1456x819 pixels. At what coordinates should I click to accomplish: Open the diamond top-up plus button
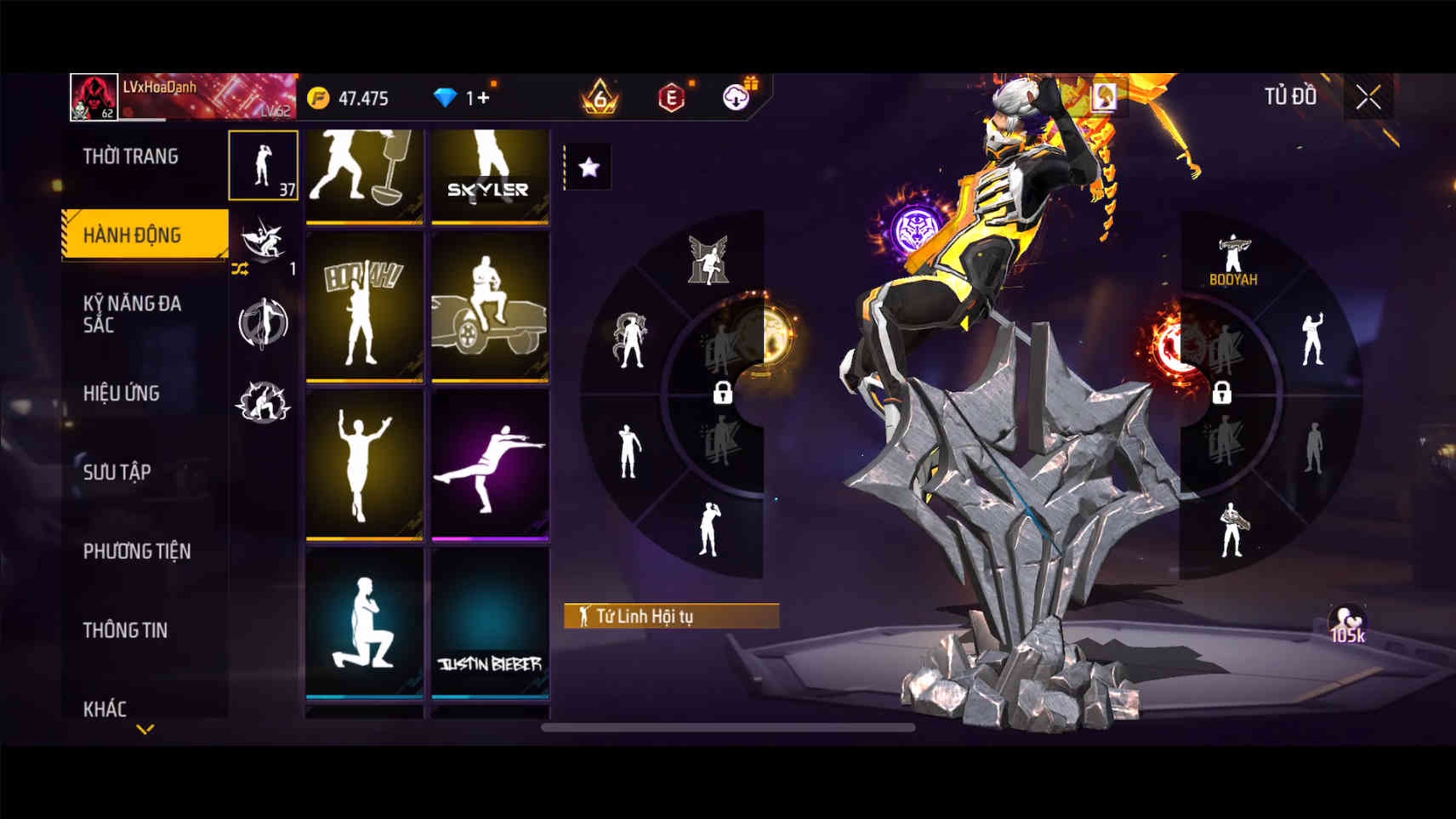482,98
